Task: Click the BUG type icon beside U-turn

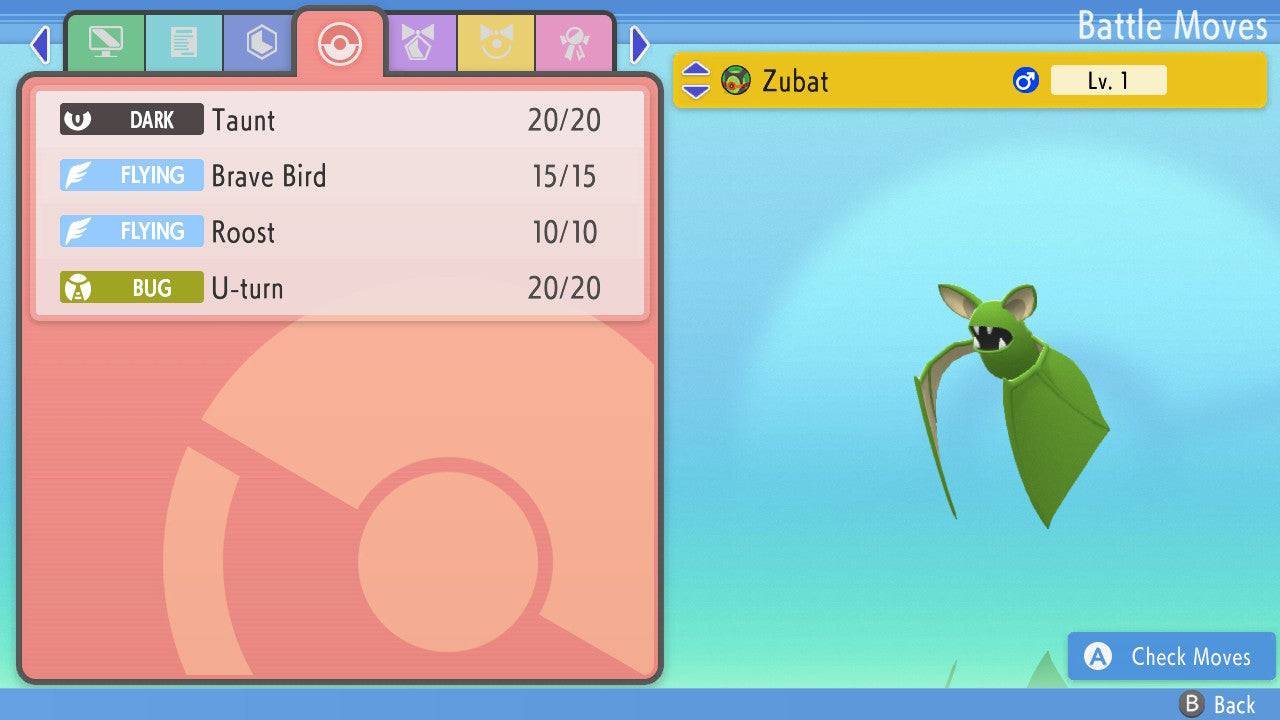Action: [131, 287]
